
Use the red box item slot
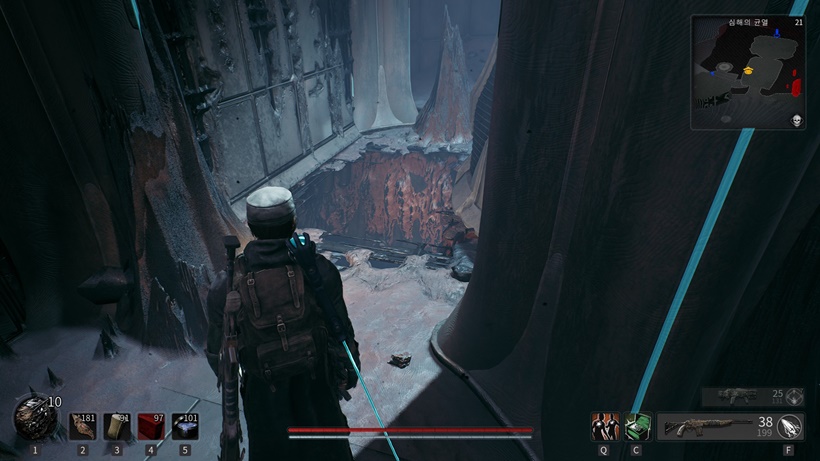pos(150,427)
